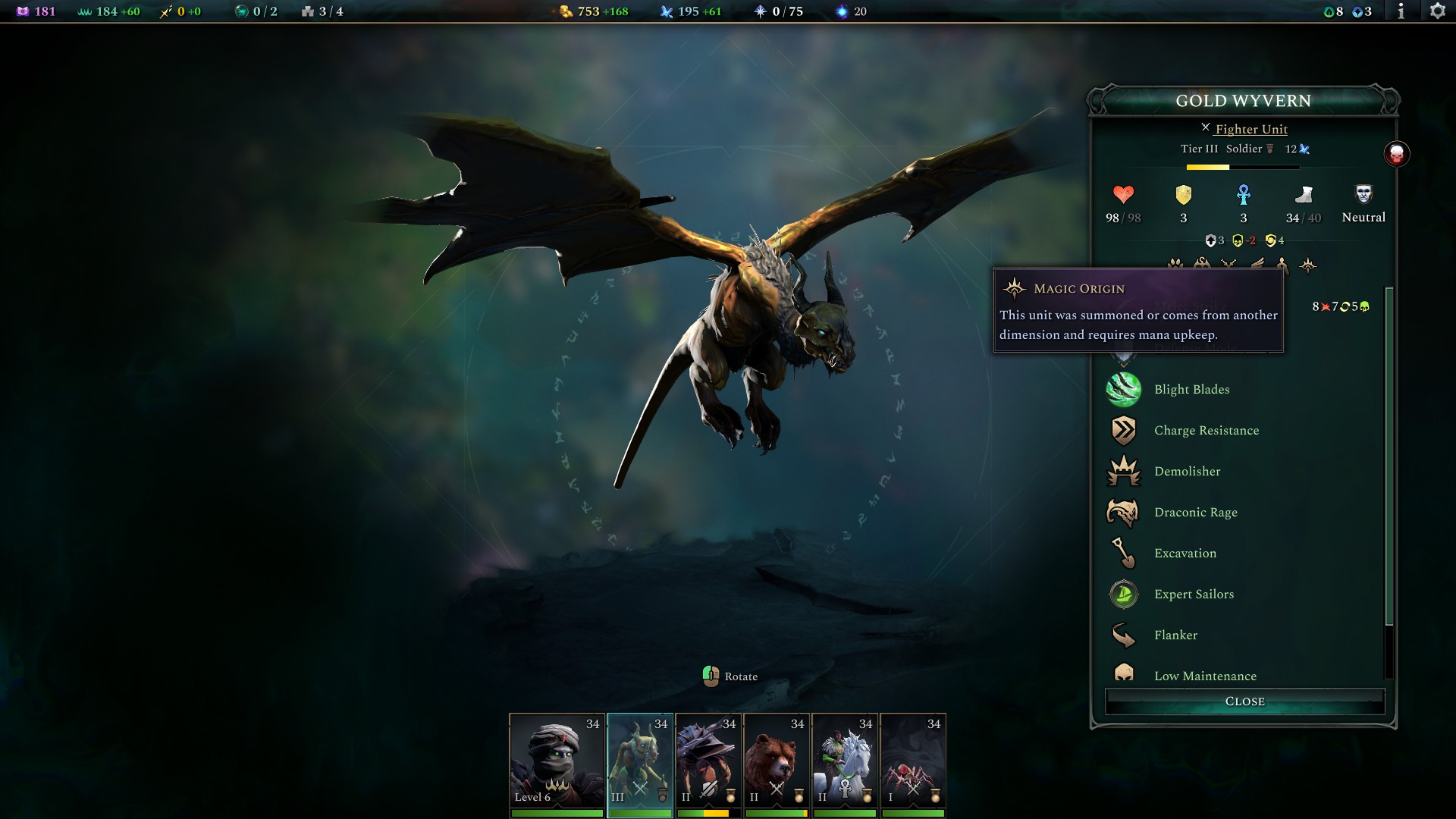Click the Charge Resistance trait icon
The width and height of the screenshot is (1456, 819).
pyautogui.click(x=1124, y=430)
